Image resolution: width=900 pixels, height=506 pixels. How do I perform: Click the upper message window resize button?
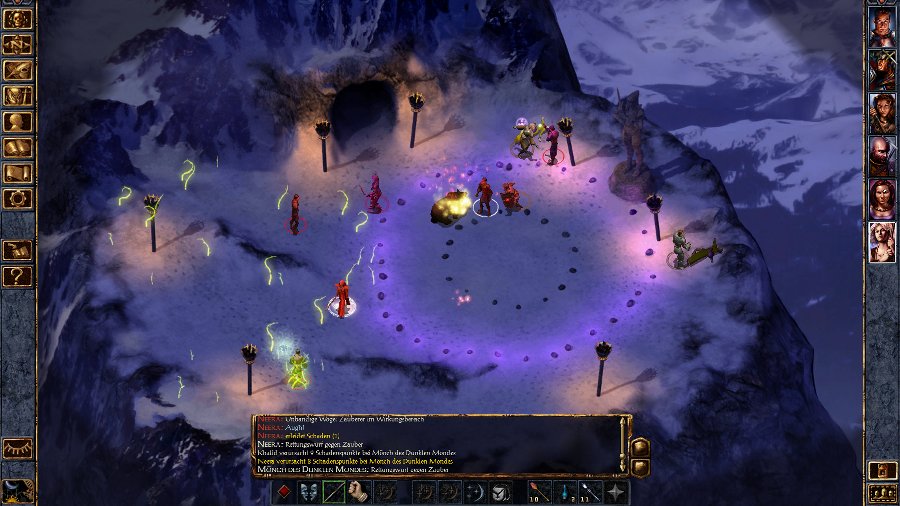coord(640,446)
